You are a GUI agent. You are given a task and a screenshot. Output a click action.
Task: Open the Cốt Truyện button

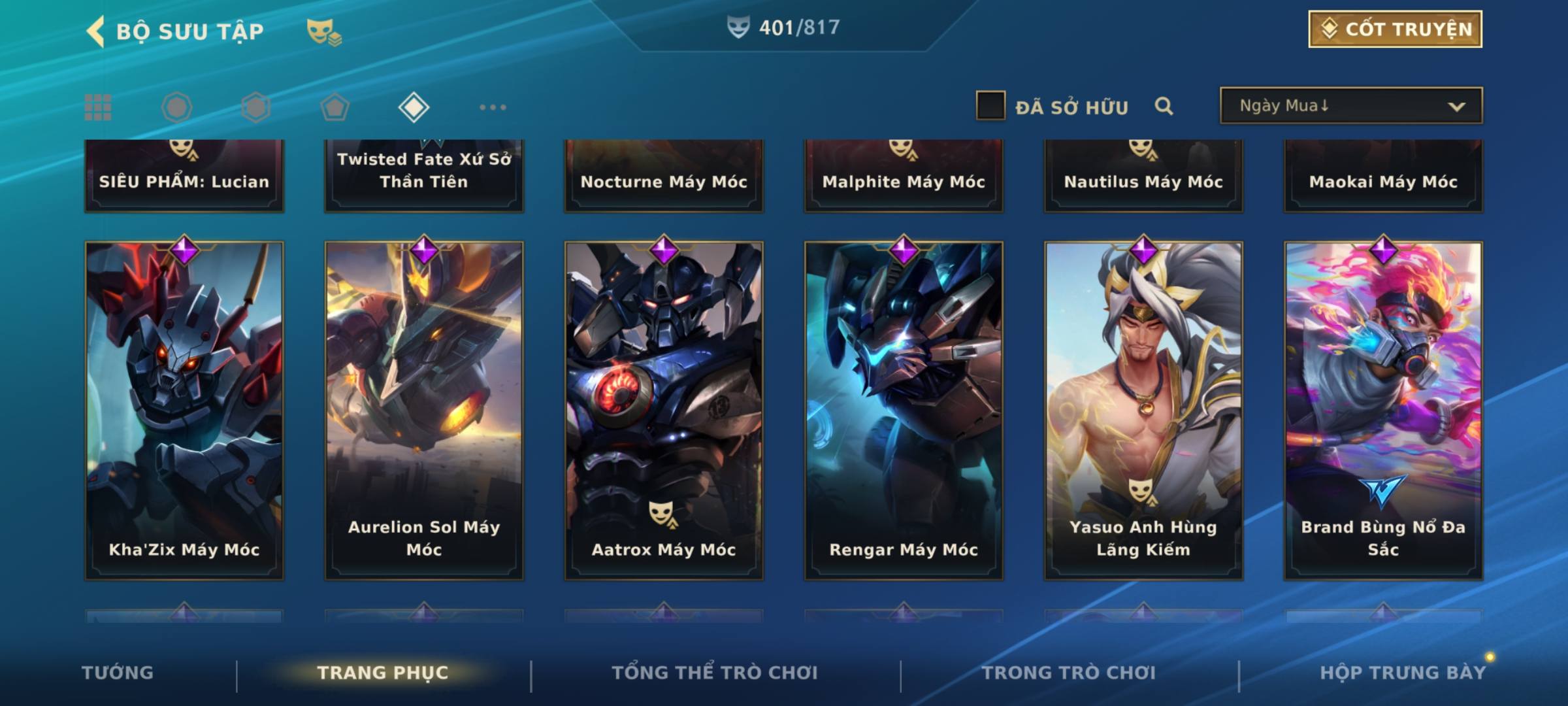[1395, 29]
